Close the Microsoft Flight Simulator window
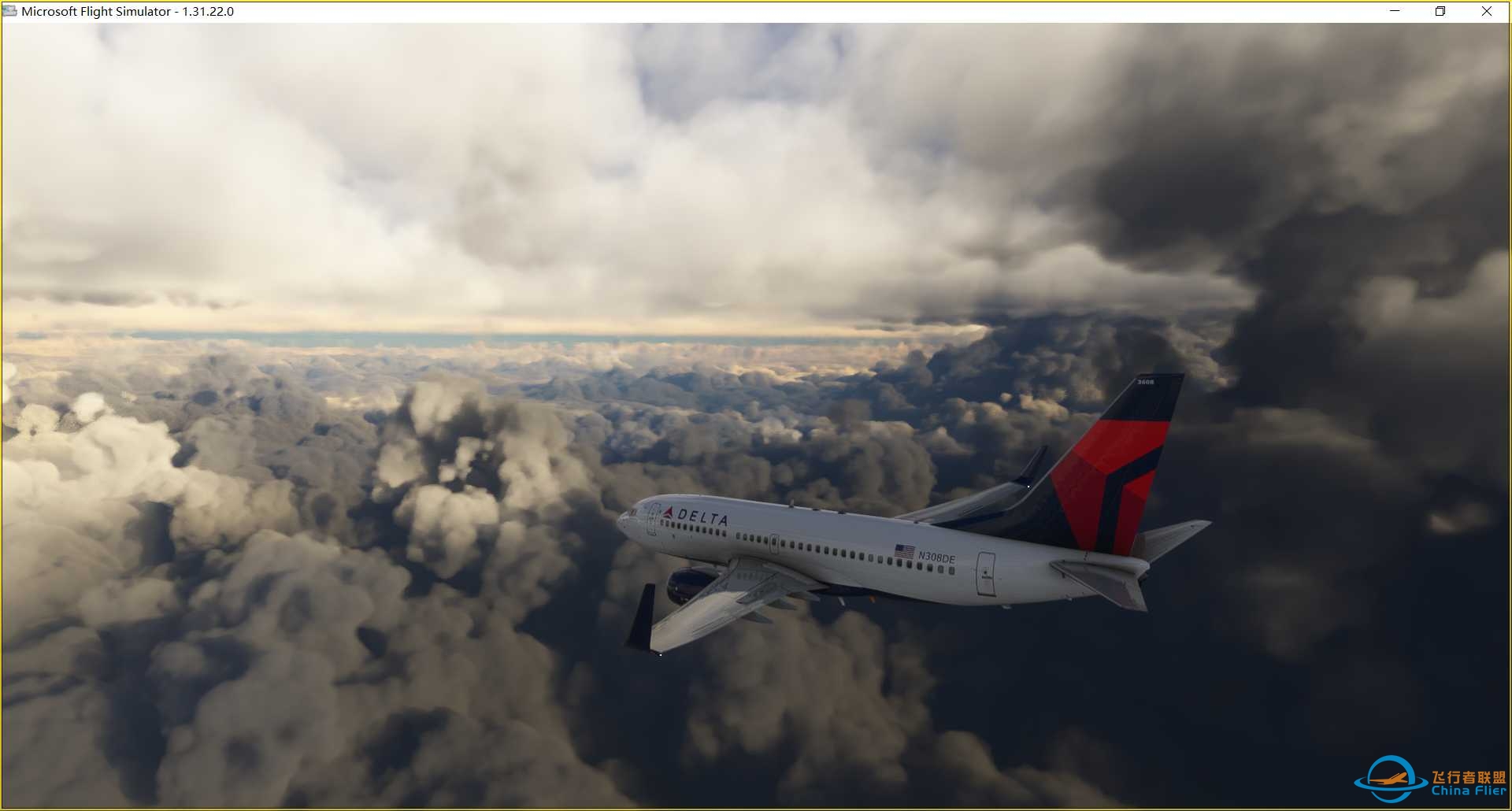Viewport: 1512px width, 811px height. point(1486,11)
